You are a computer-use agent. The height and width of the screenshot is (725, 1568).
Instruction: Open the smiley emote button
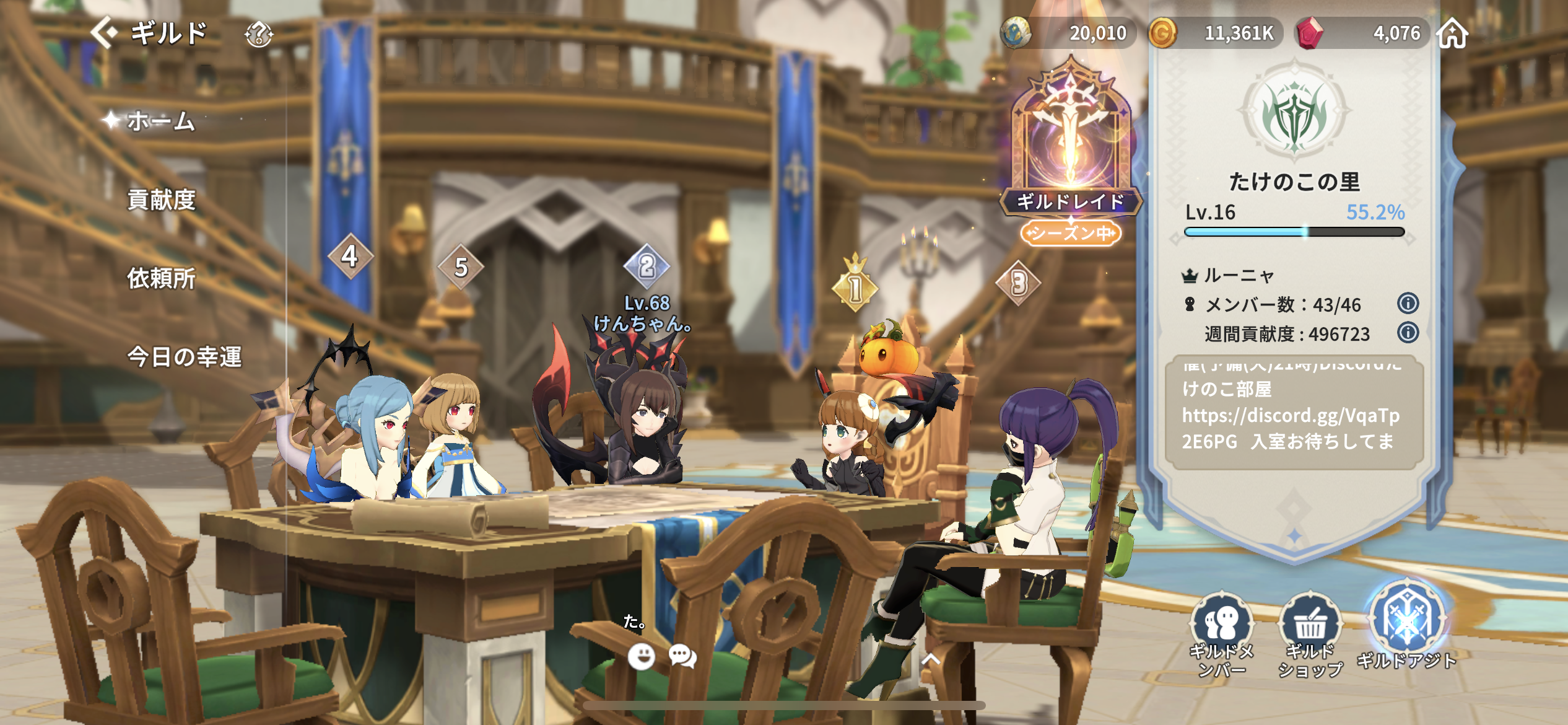(x=641, y=656)
